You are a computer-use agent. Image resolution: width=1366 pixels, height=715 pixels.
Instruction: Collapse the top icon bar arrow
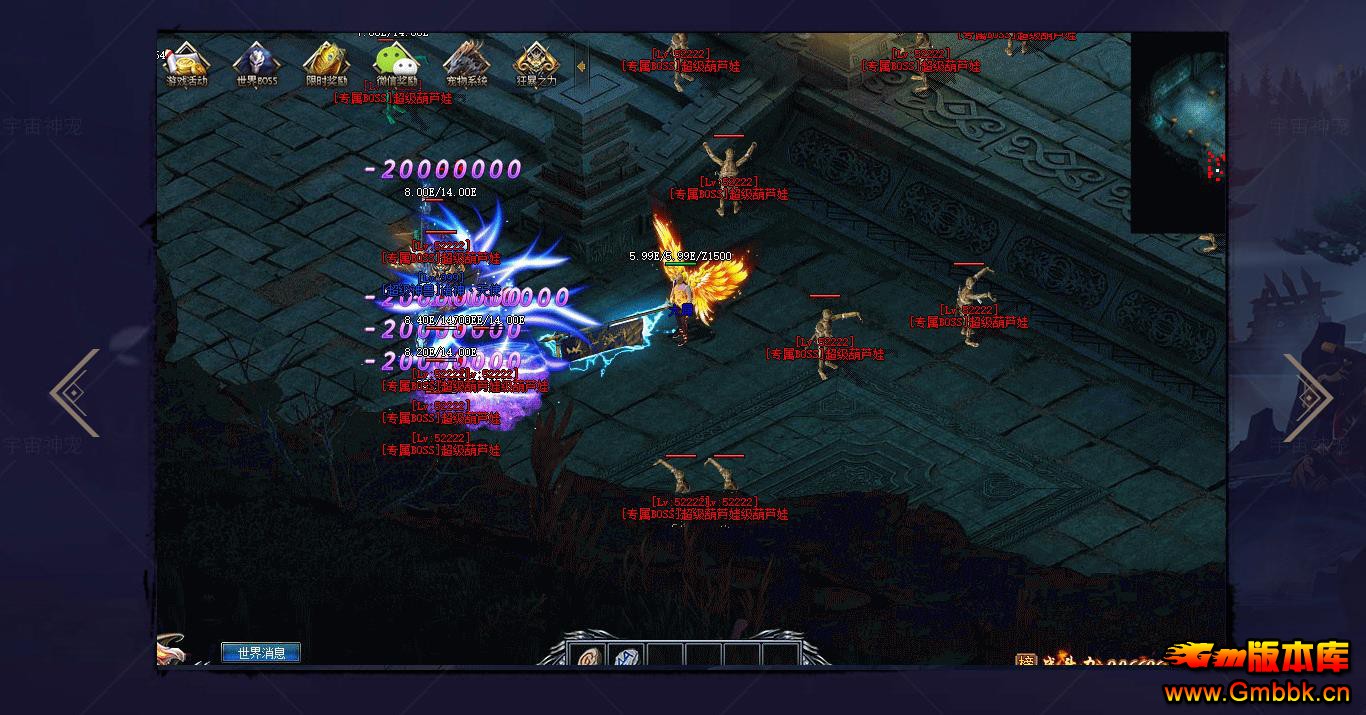pyautogui.click(x=581, y=67)
